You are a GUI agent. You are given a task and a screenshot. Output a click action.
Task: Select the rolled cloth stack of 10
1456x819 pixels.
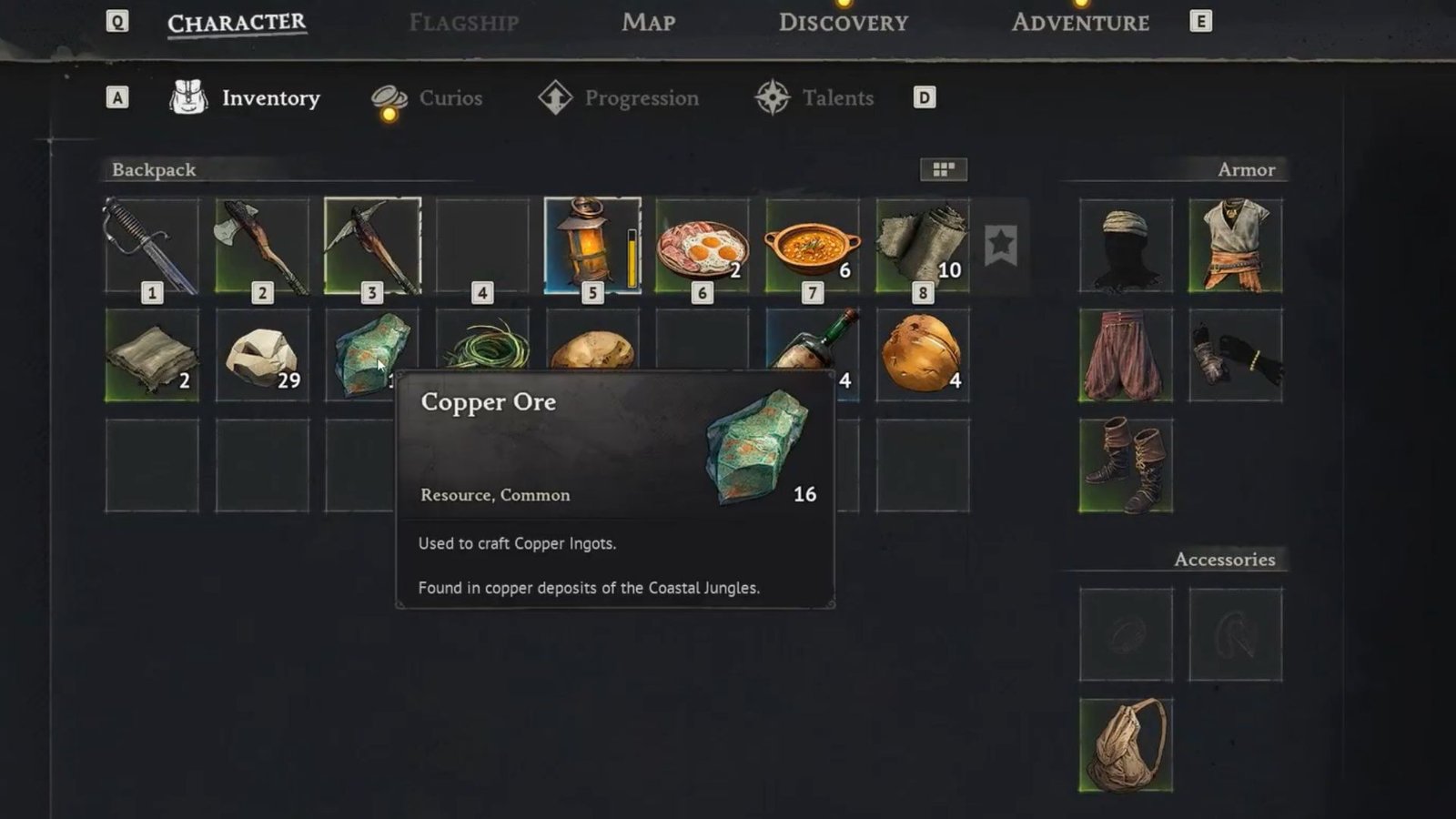(922, 246)
